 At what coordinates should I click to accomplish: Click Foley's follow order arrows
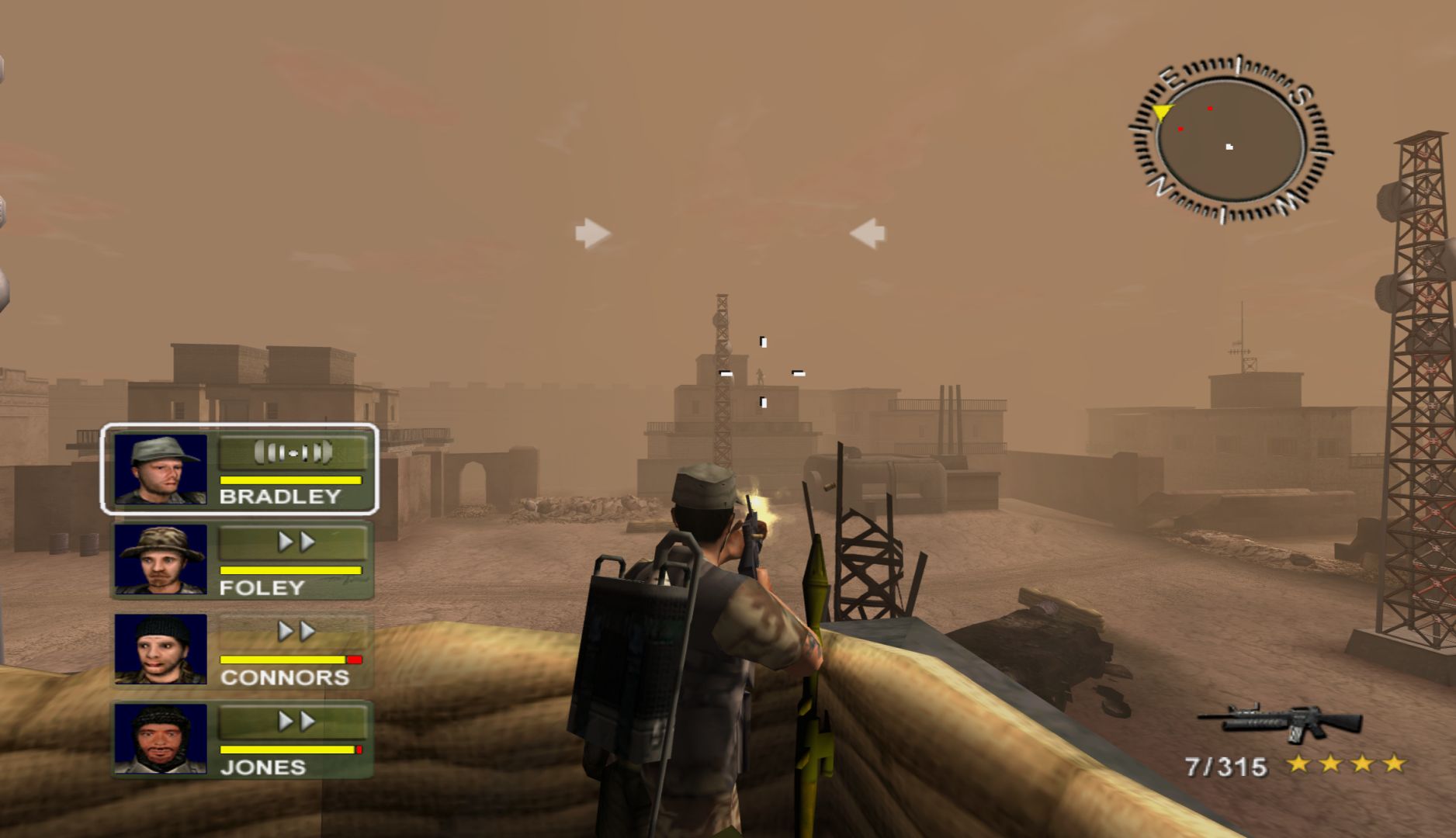pyautogui.click(x=296, y=542)
